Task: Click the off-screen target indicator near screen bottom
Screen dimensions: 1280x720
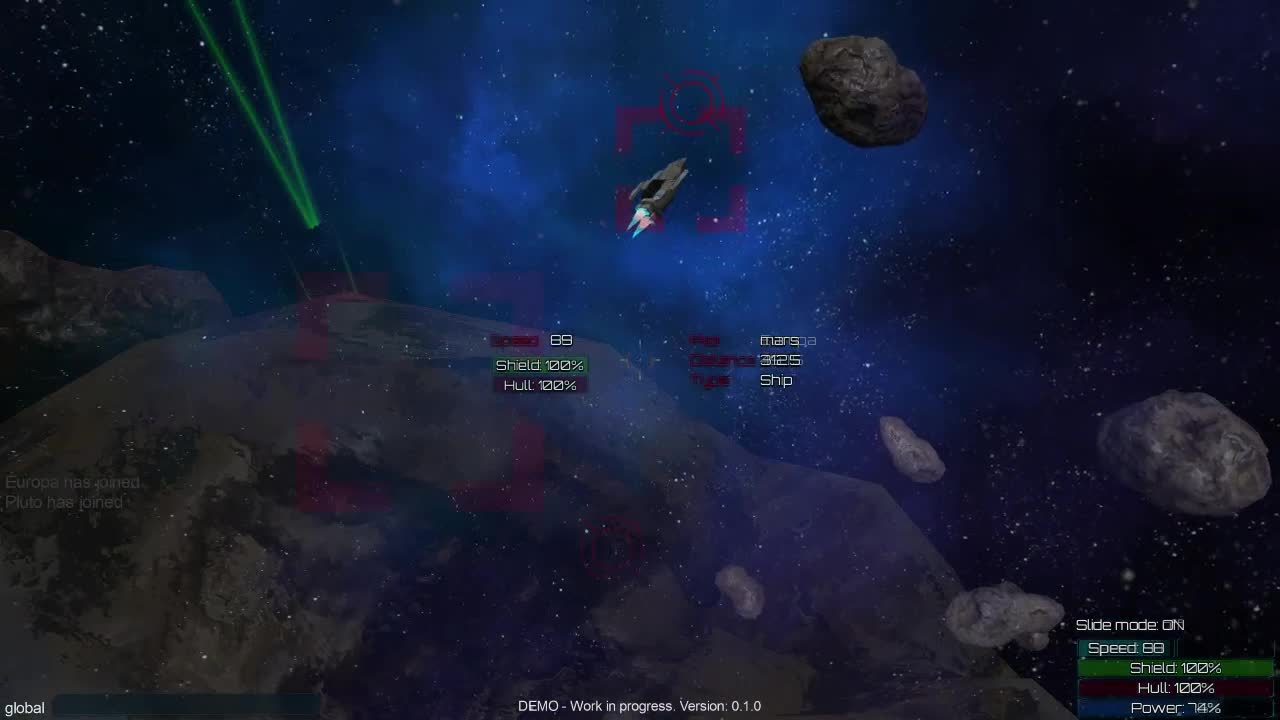Action: (x=612, y=548)
